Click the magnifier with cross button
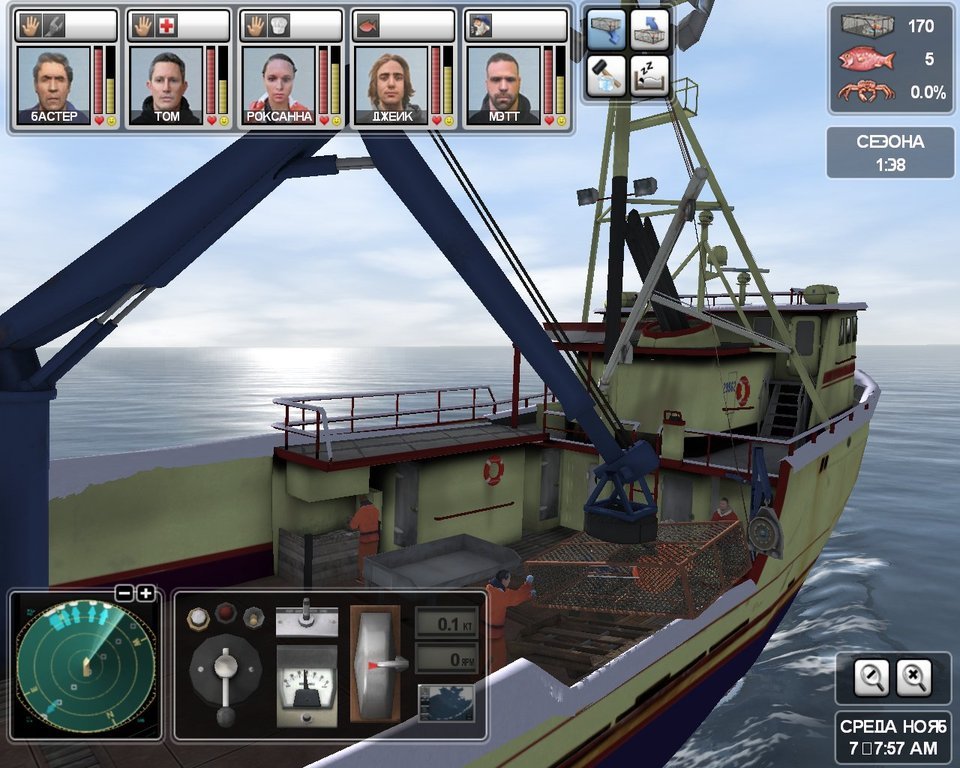This screenshot has width=960, height=768. coord(912,678)
